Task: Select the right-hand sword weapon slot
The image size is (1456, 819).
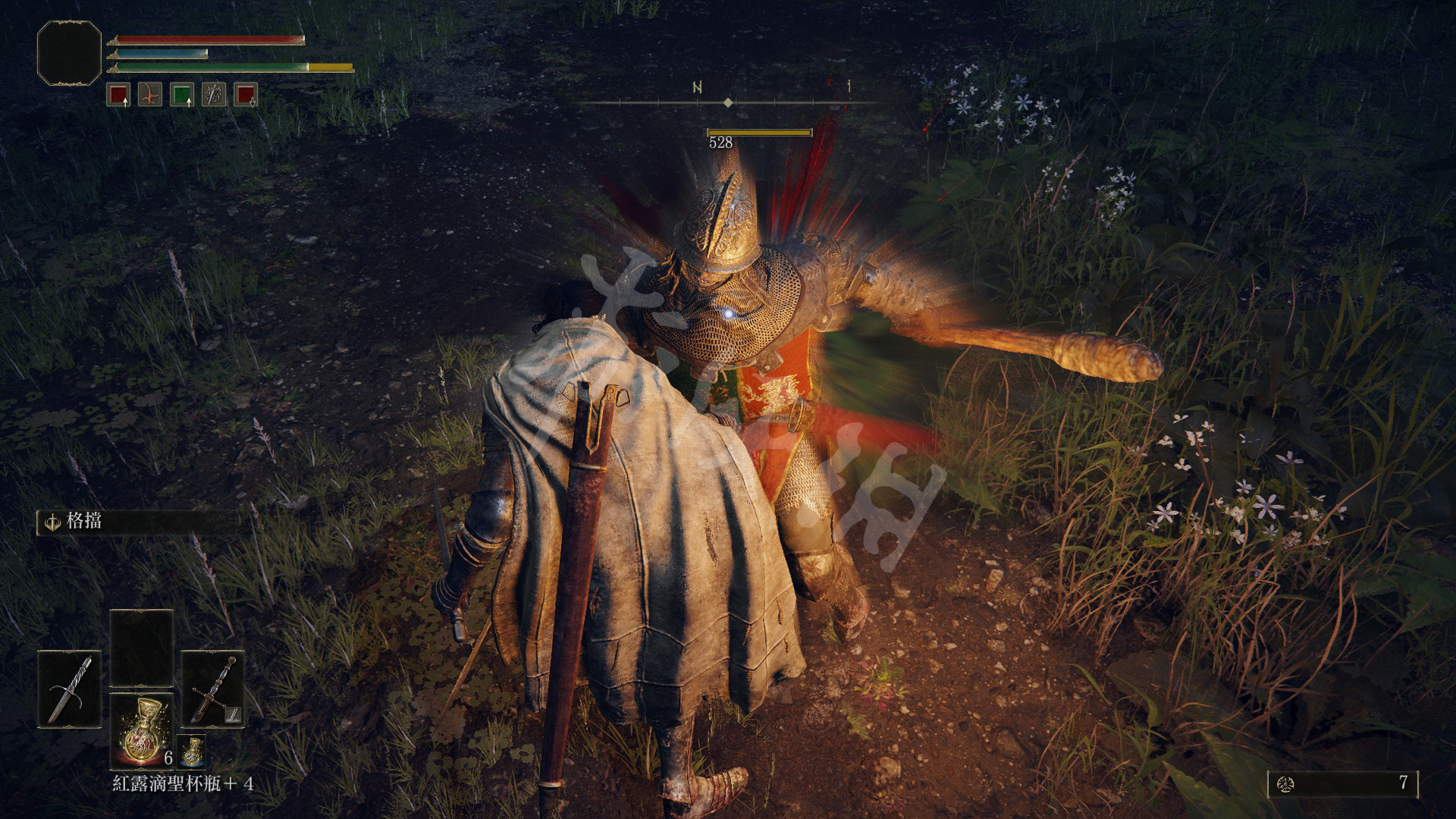Action: pyautogui.click(x=213, y=689)
